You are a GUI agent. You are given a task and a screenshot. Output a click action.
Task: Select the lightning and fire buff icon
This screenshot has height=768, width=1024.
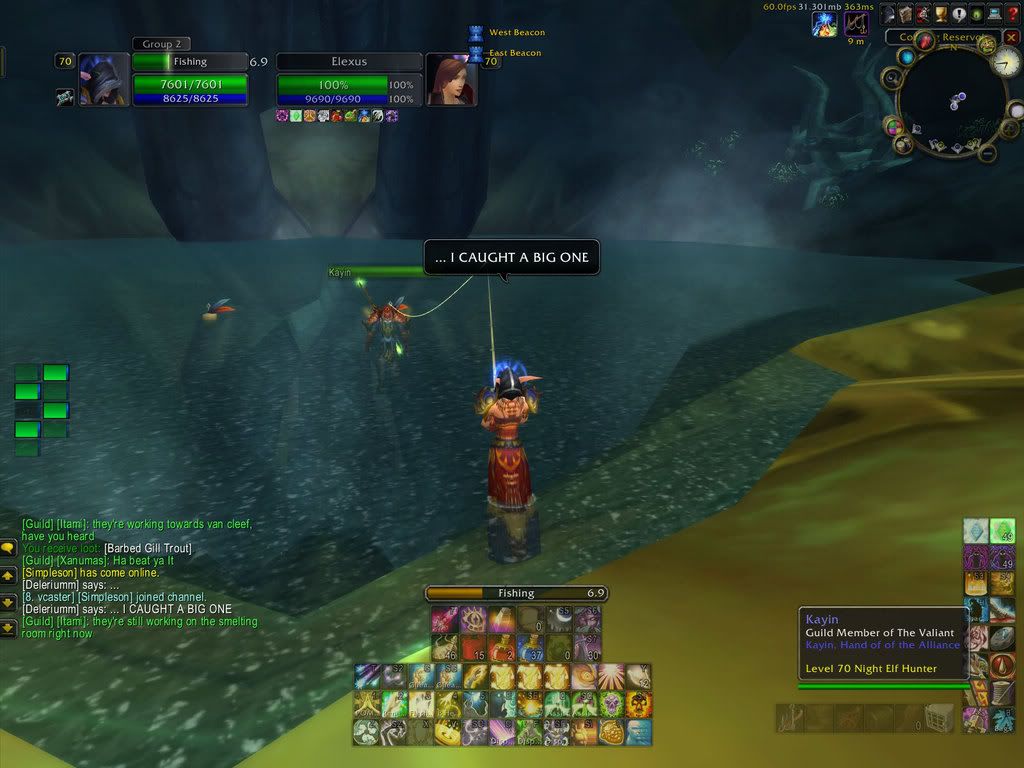pyautogui.click(x=825, y=24)
